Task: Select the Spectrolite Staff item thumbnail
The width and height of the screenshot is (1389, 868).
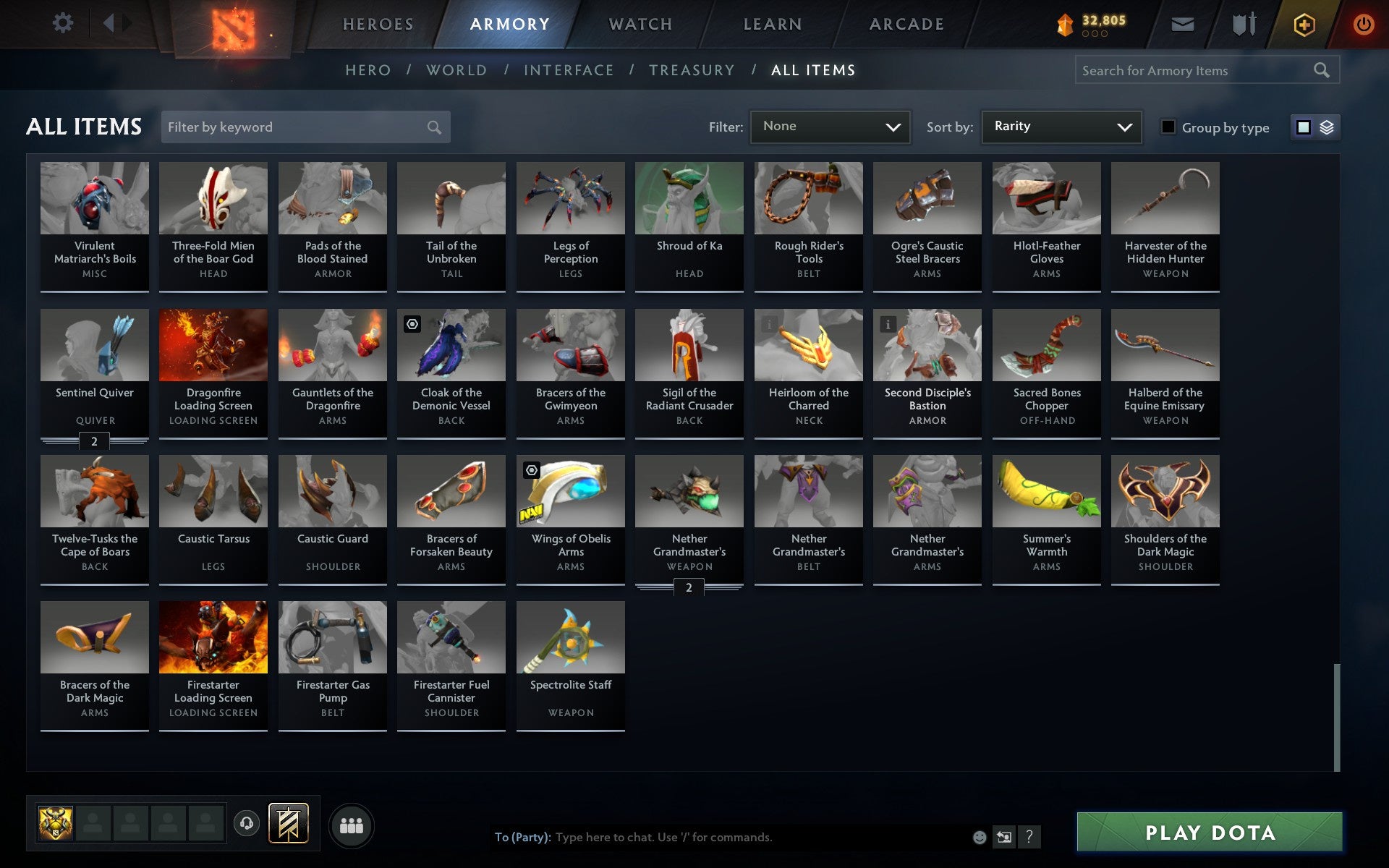Action: pos(570,637)
